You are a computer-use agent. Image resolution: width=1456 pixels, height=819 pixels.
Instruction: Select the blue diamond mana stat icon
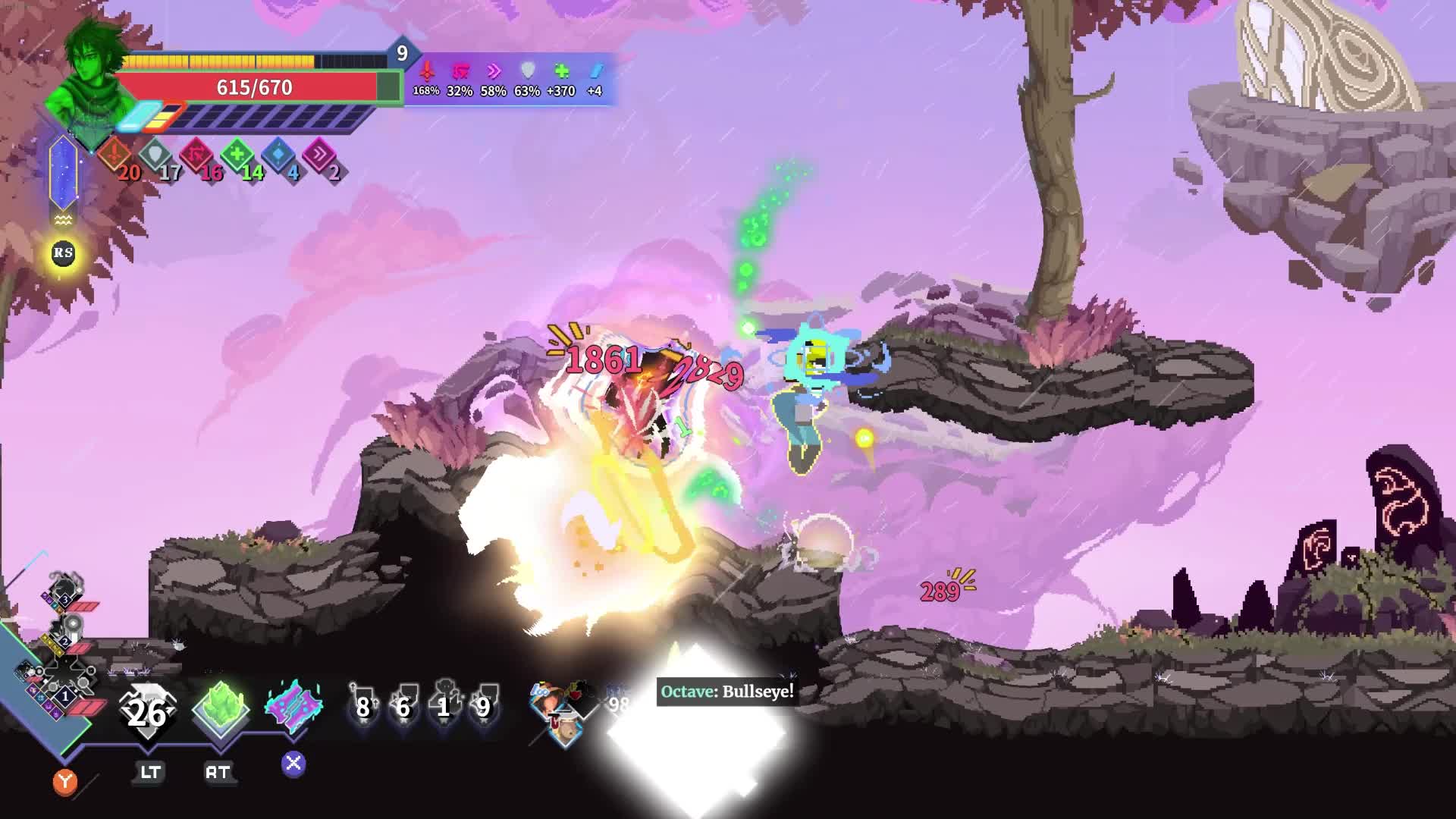(x=279, y=155)
